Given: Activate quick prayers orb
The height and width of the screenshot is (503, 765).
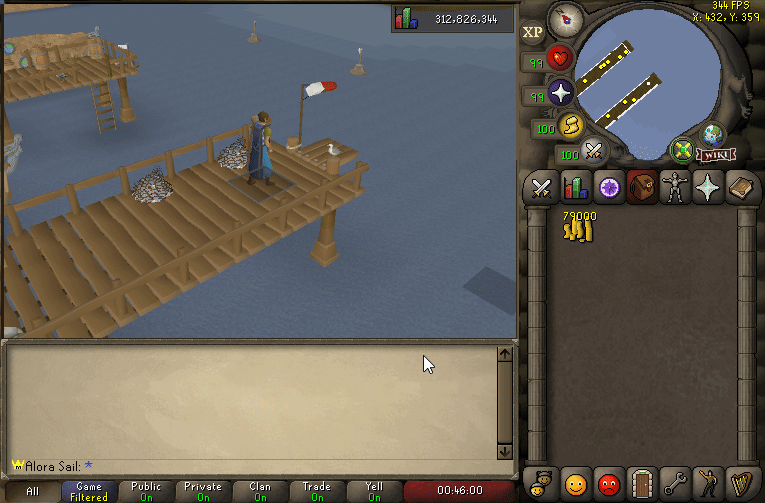Looking at the screenshot, I should pos(560,93).
